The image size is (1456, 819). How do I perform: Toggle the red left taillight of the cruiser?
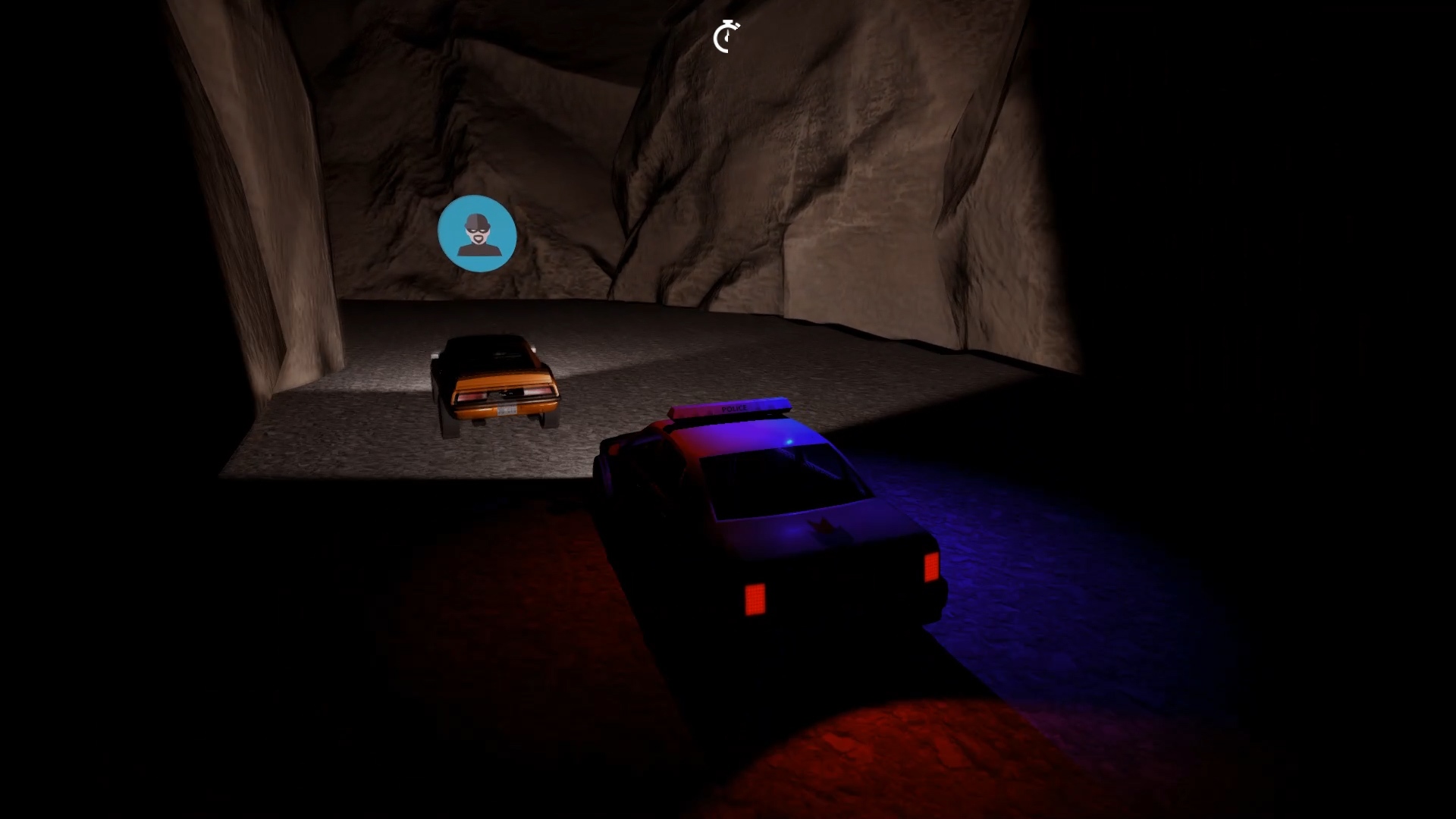pos(755,600)
